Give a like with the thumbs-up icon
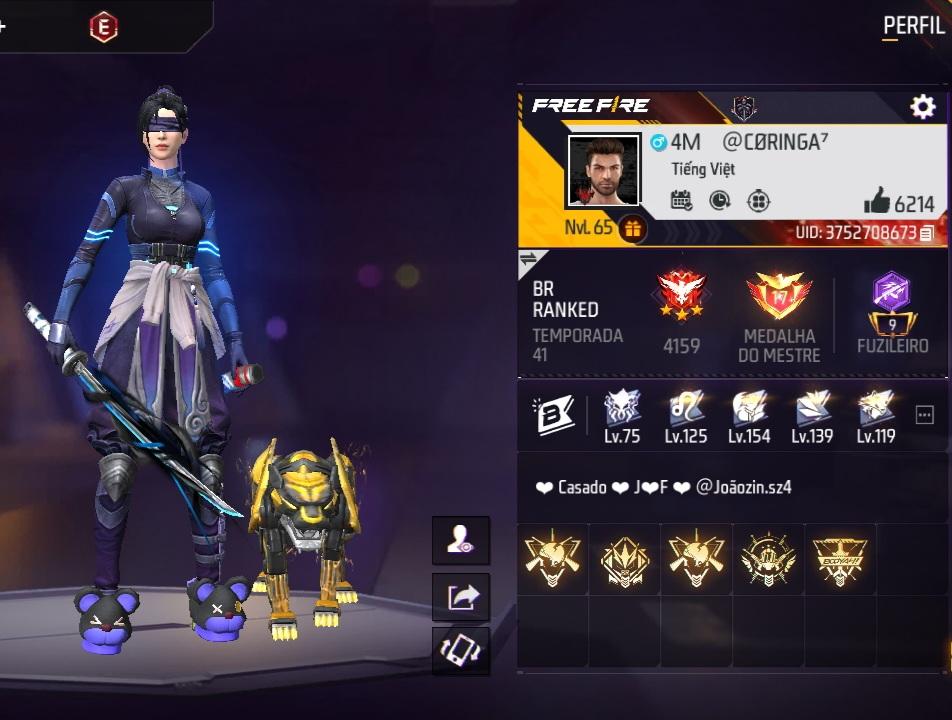This screenshot has height=720, width=952. pyautogui.click(x=877, y=202)
